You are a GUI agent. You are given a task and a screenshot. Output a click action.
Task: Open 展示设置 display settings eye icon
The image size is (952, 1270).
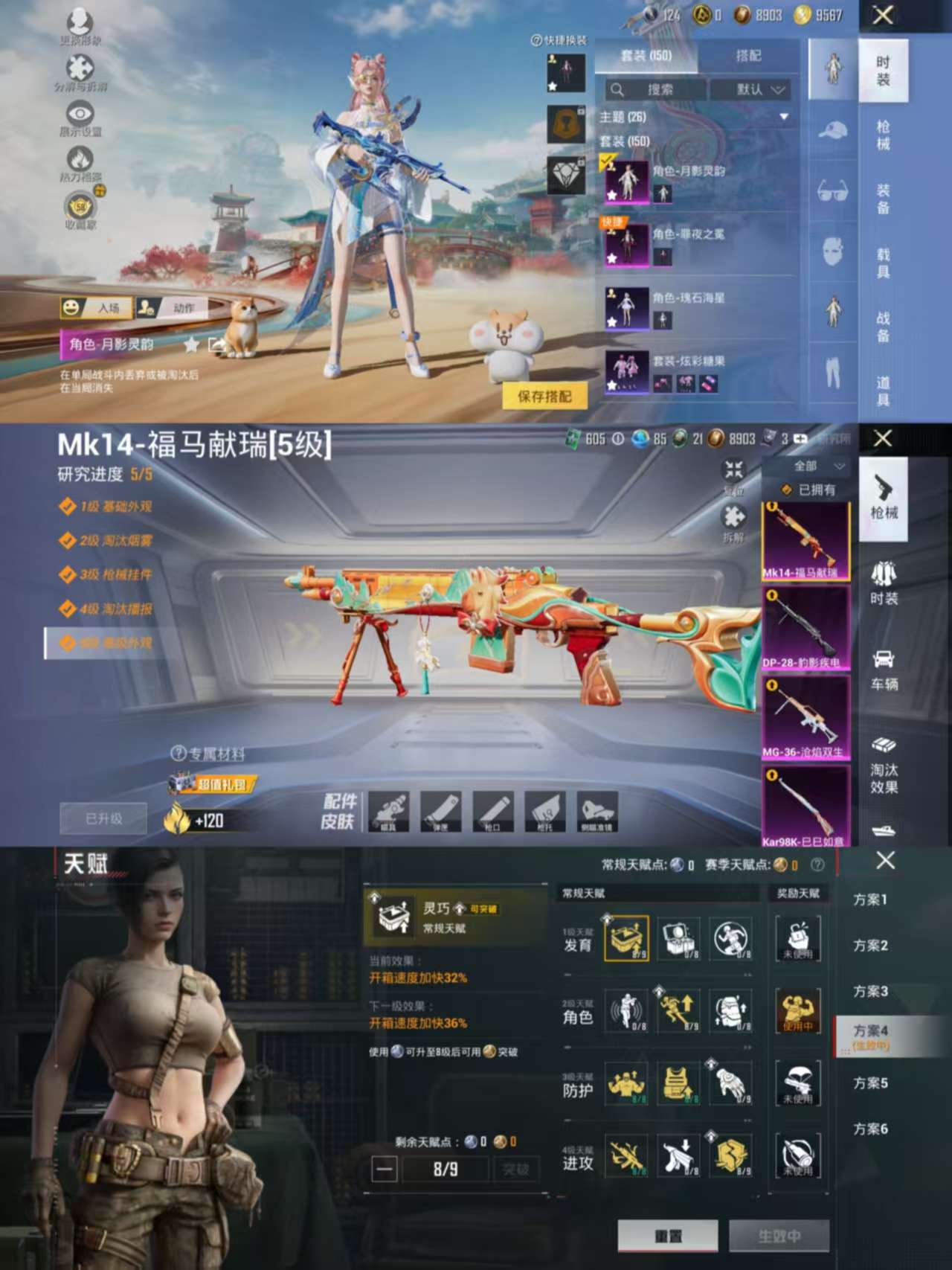[80, 118]
